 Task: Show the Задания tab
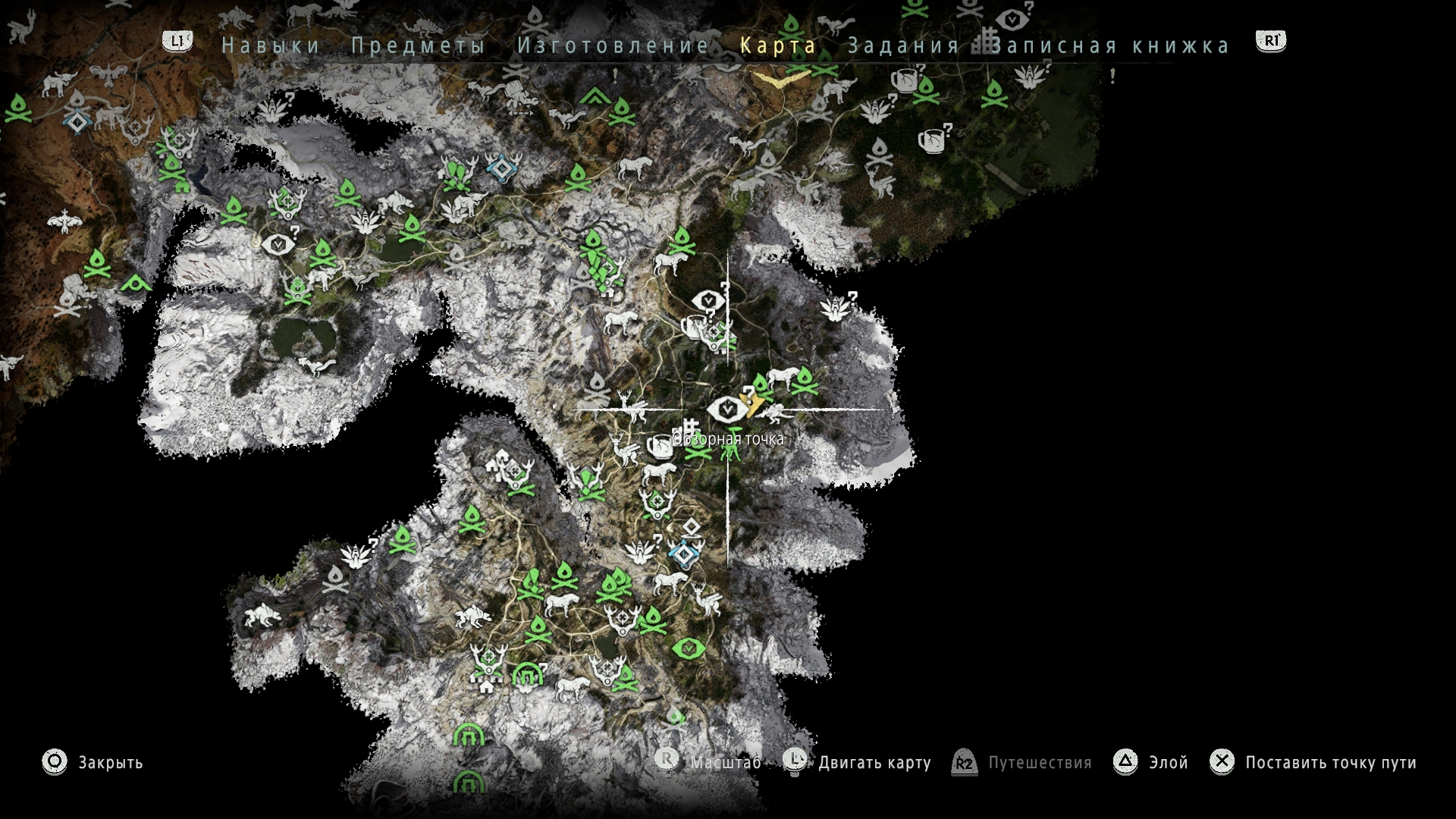(x=903, y=45)
